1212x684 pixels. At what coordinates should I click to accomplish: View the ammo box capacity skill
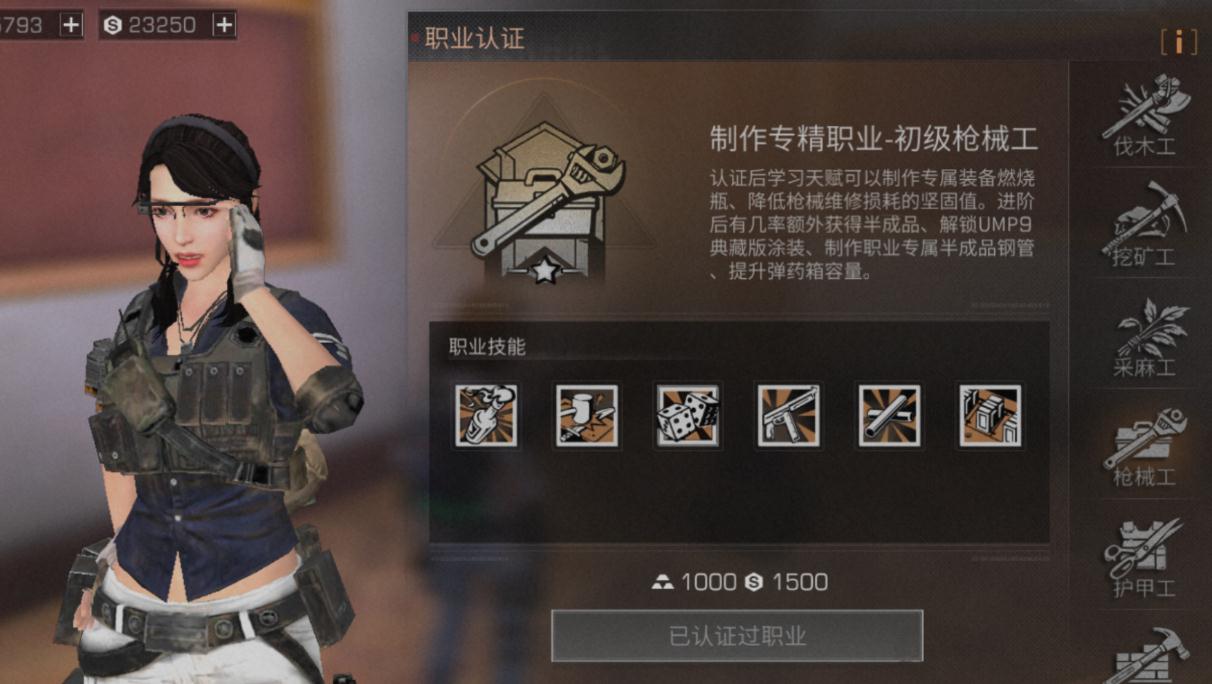coord(990,416)
